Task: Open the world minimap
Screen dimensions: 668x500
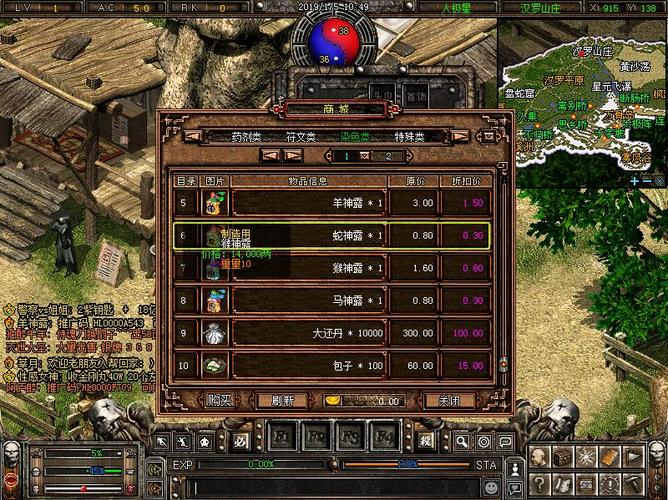Action: 582,98
